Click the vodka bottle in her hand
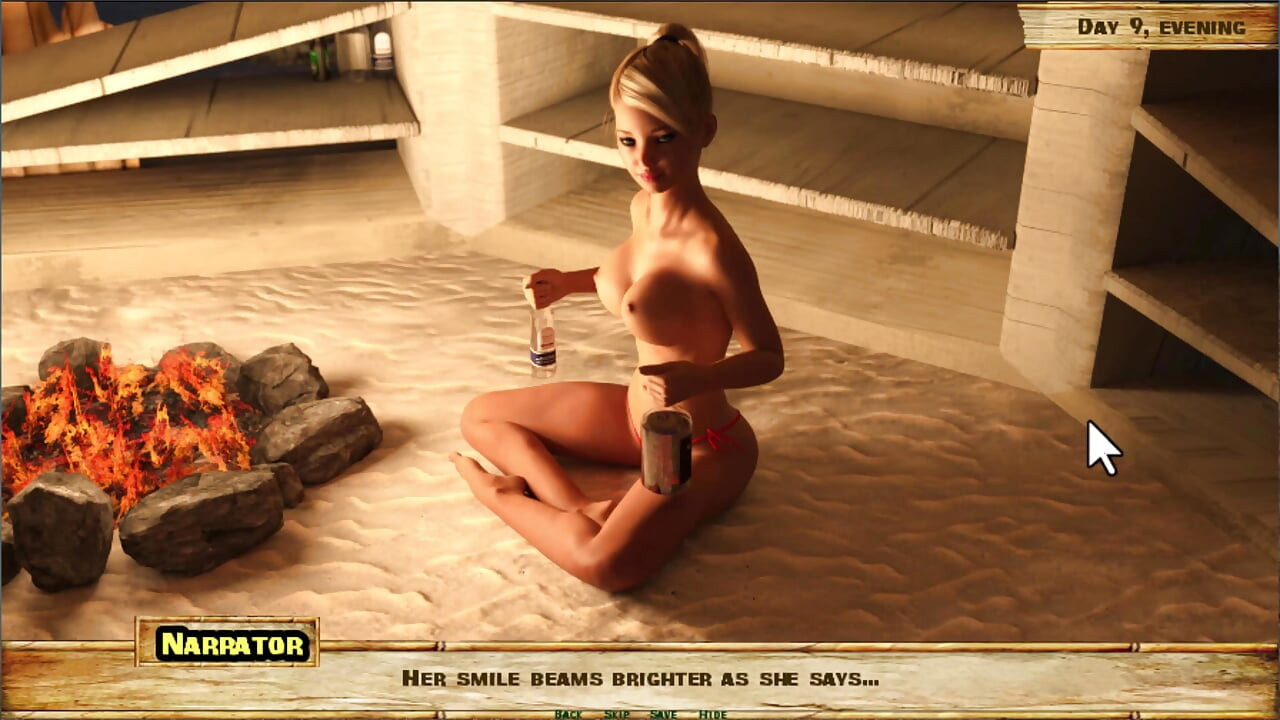1280x720 pixels. tap(542, 335)
